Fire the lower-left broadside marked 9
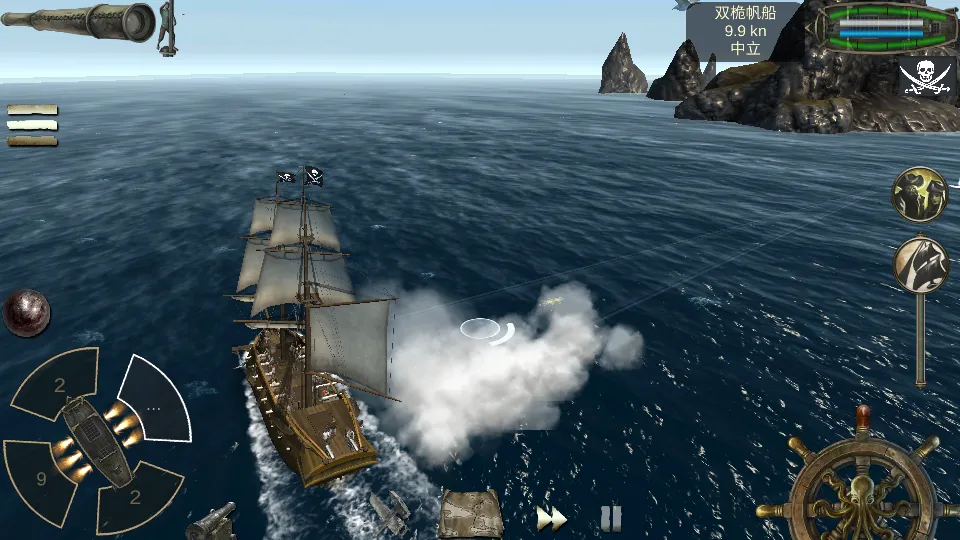 click(x=40, y=478)
